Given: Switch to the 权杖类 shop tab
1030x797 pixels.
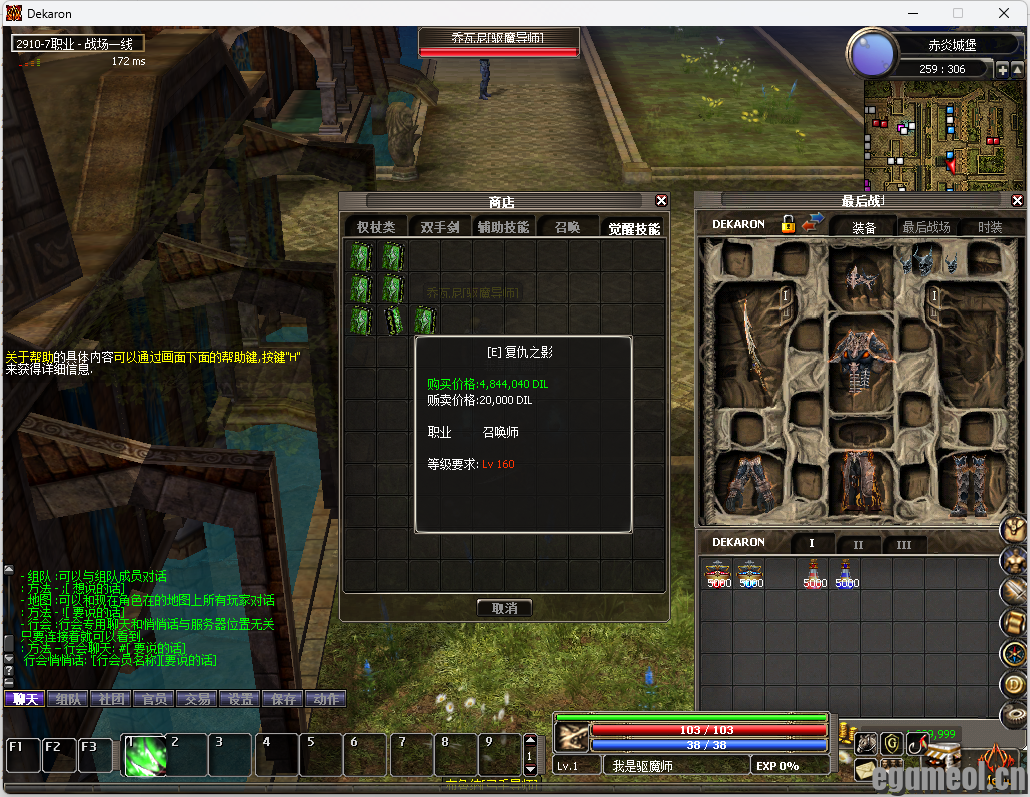Looking at the screenshot, I should click(x=376, y=227).
